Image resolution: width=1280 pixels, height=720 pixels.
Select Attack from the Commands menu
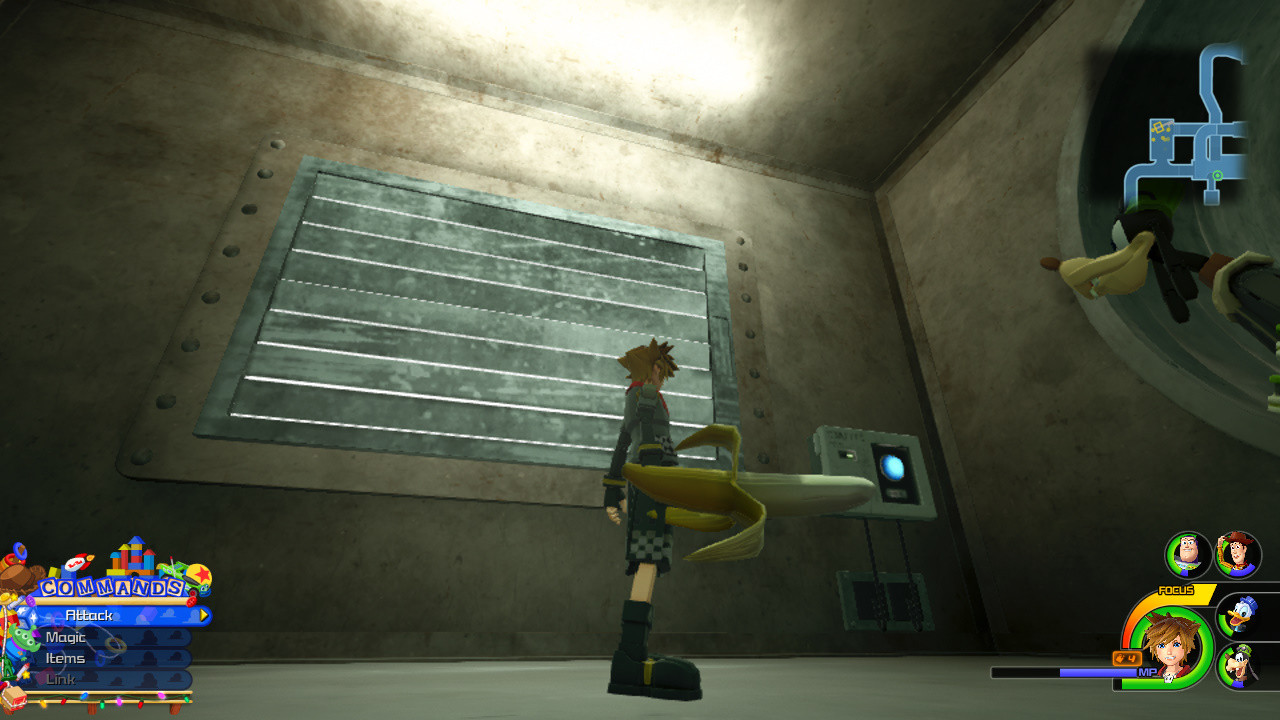(90, 615)
